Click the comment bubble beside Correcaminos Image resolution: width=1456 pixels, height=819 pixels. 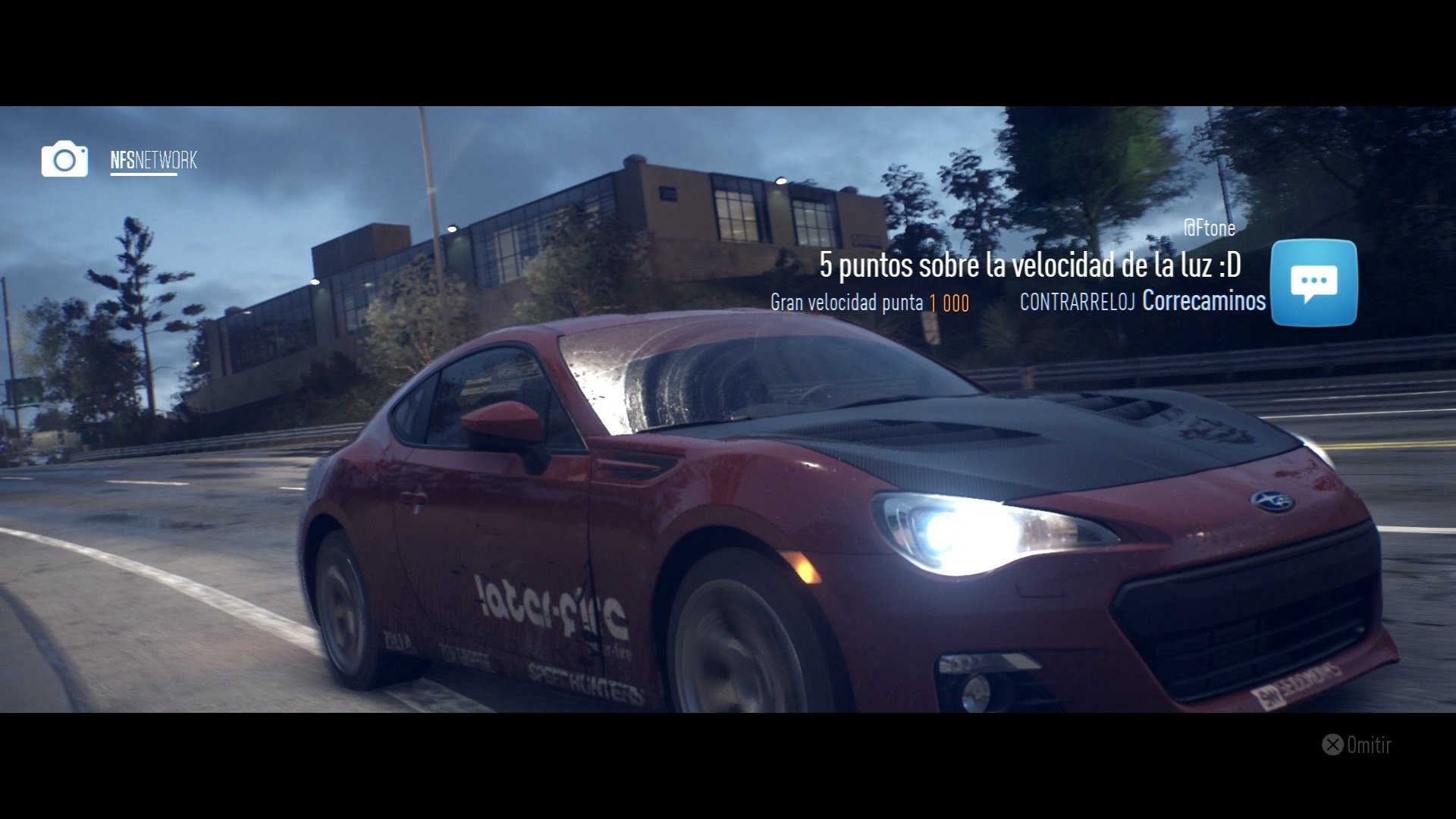pos(1314,281)
